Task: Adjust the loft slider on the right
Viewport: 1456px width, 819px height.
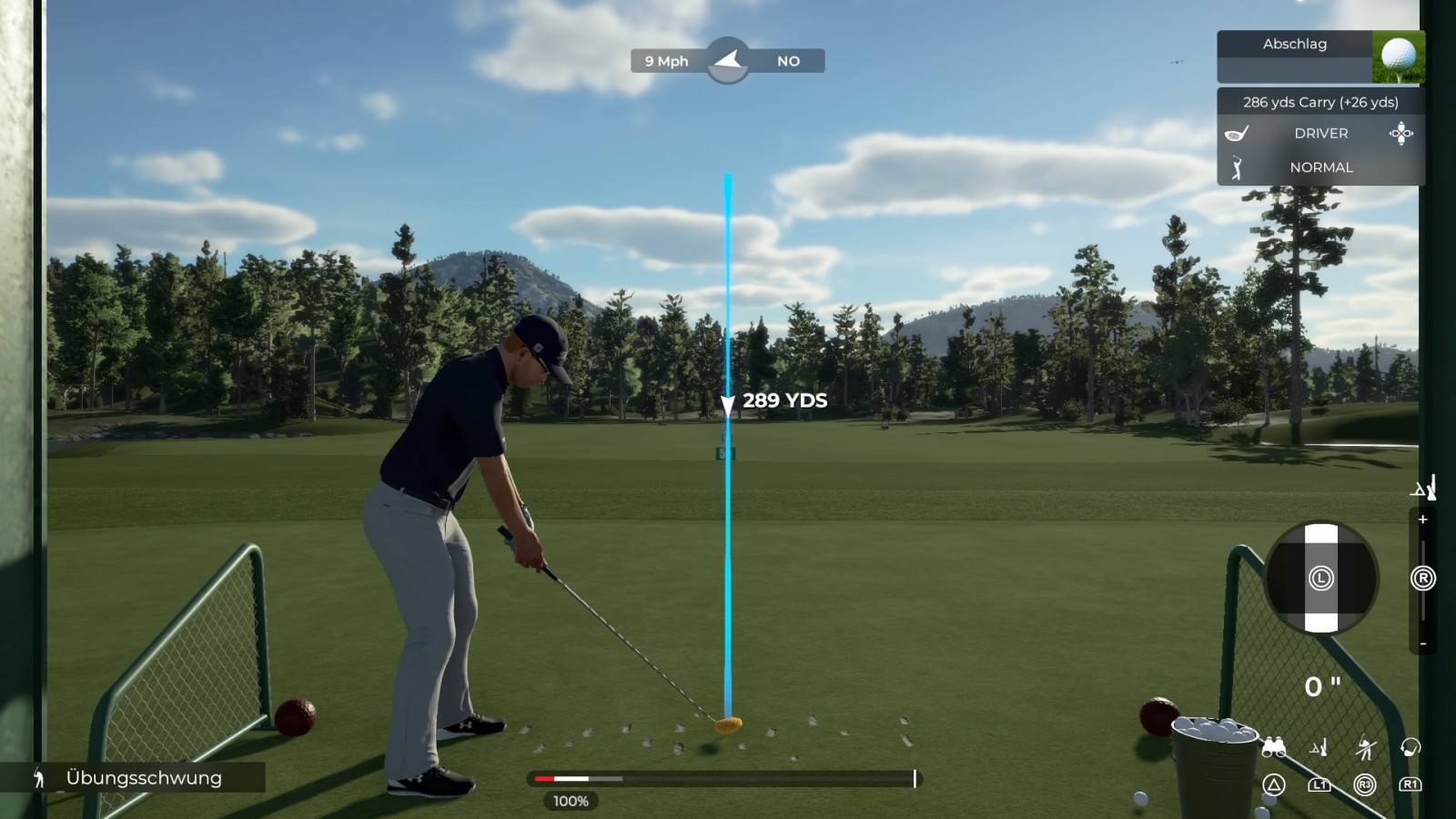Action: click(1422, 579)
